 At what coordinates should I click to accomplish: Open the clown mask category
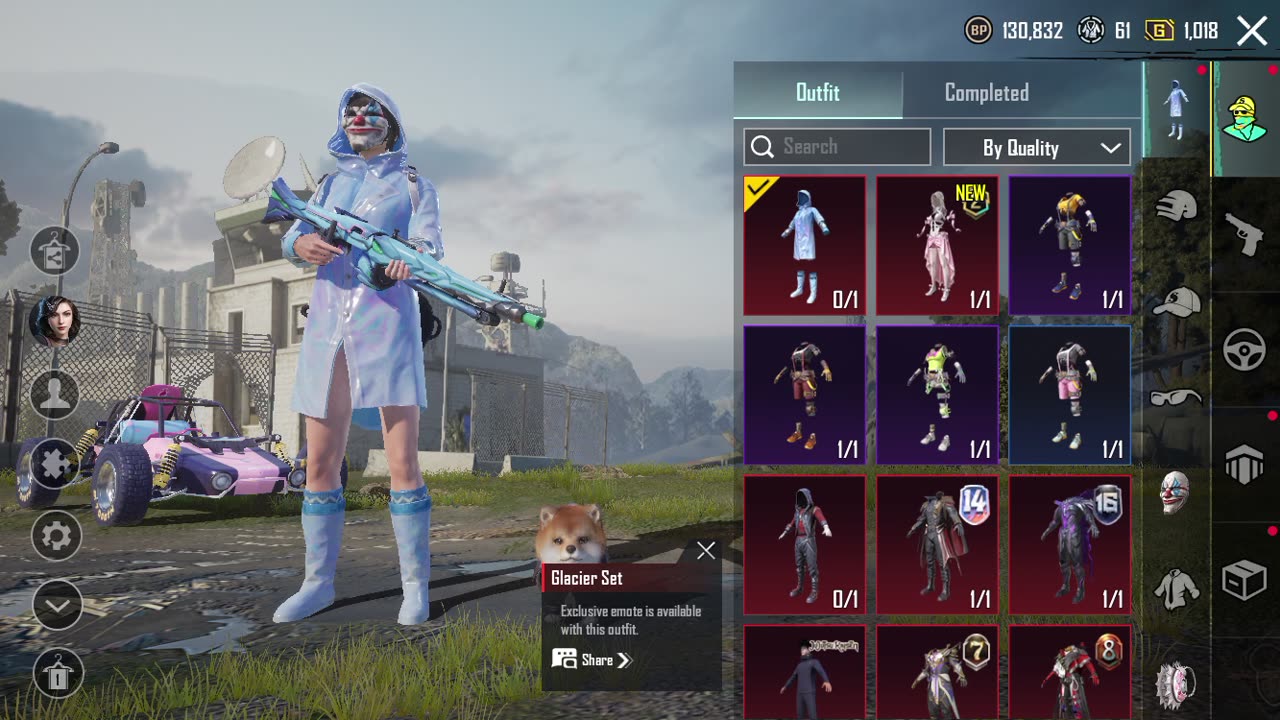click(x=1176, y=492)
